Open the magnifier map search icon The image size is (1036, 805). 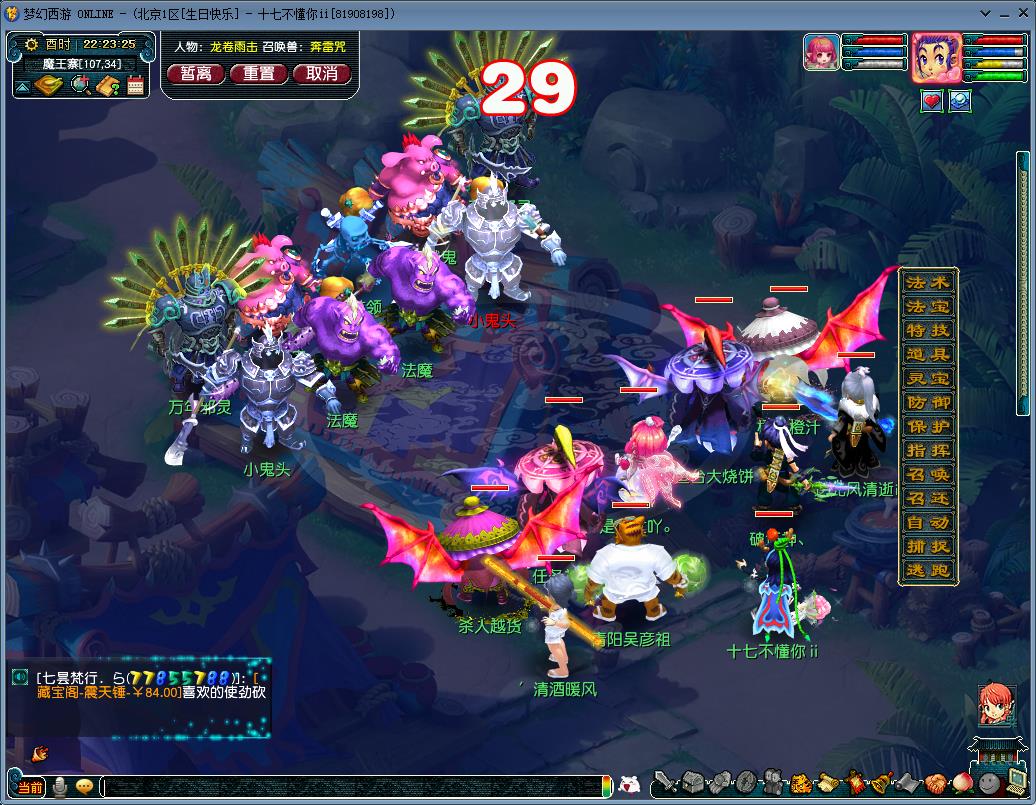(x=80, y=86)
